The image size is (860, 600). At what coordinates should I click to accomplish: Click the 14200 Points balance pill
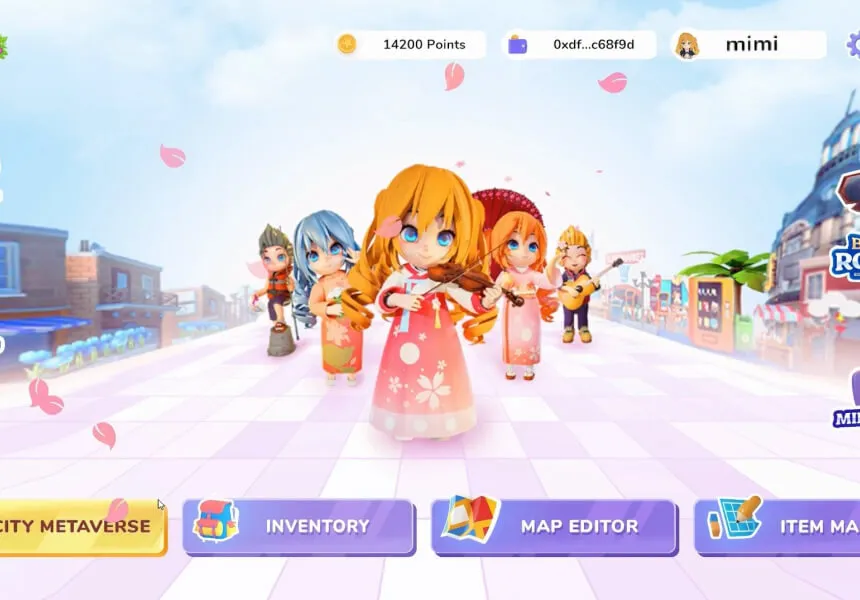pyautogui.click(x=410, y=44)
